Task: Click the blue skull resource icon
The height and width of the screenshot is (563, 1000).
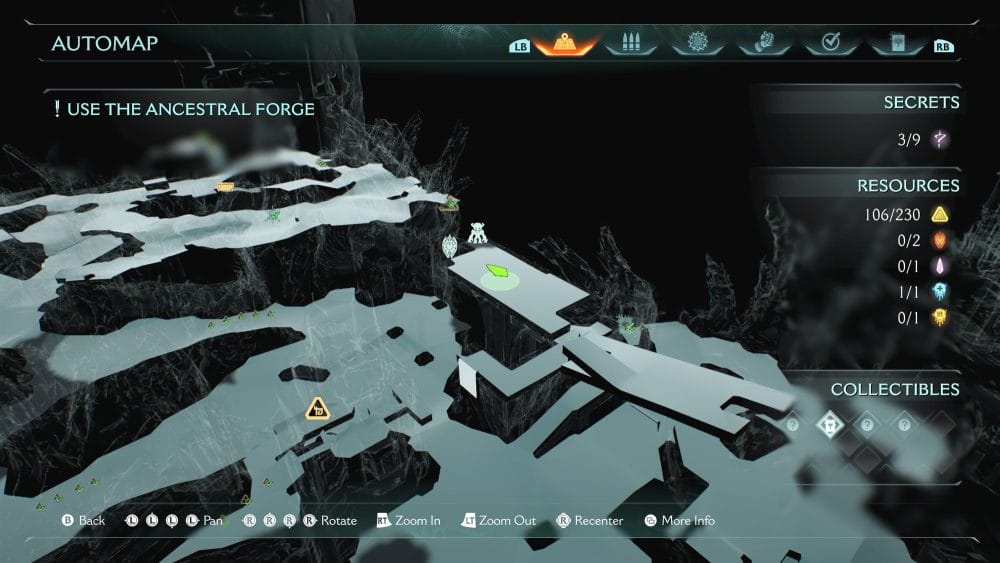Action: [x=939, y=292]
